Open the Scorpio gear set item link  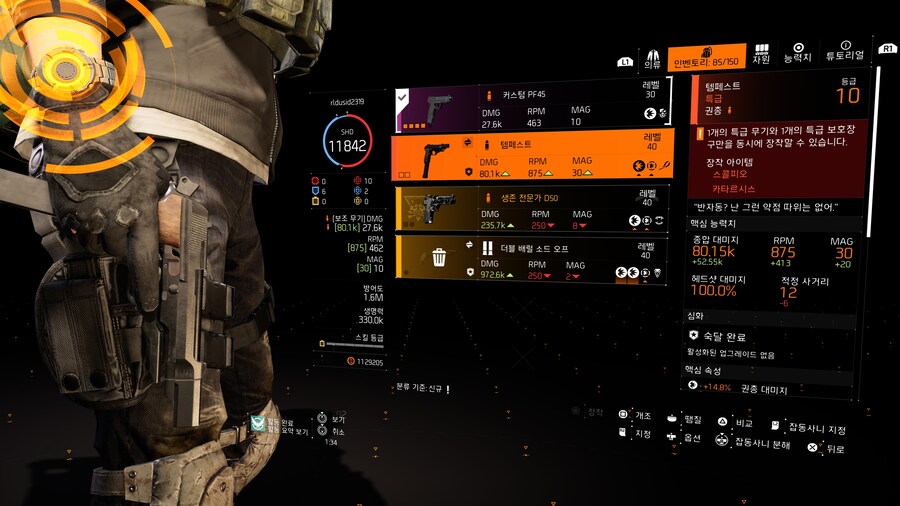[729, 173]
